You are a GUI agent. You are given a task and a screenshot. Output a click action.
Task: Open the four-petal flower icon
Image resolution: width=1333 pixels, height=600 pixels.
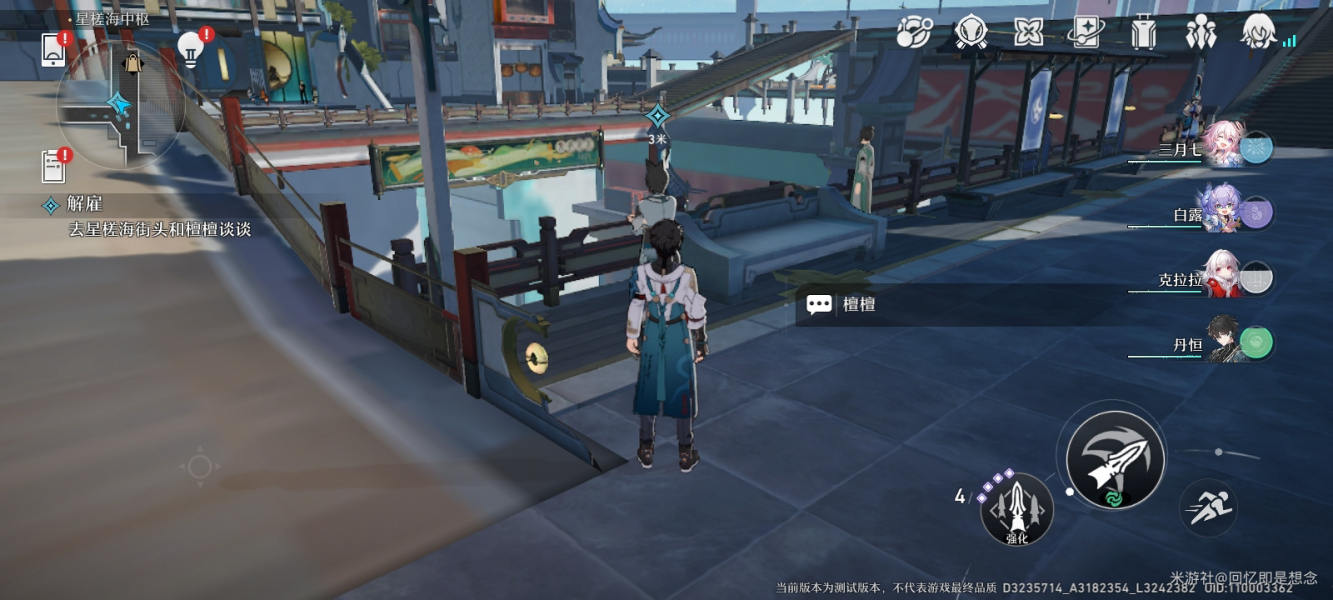click(x=1028, y=33)
